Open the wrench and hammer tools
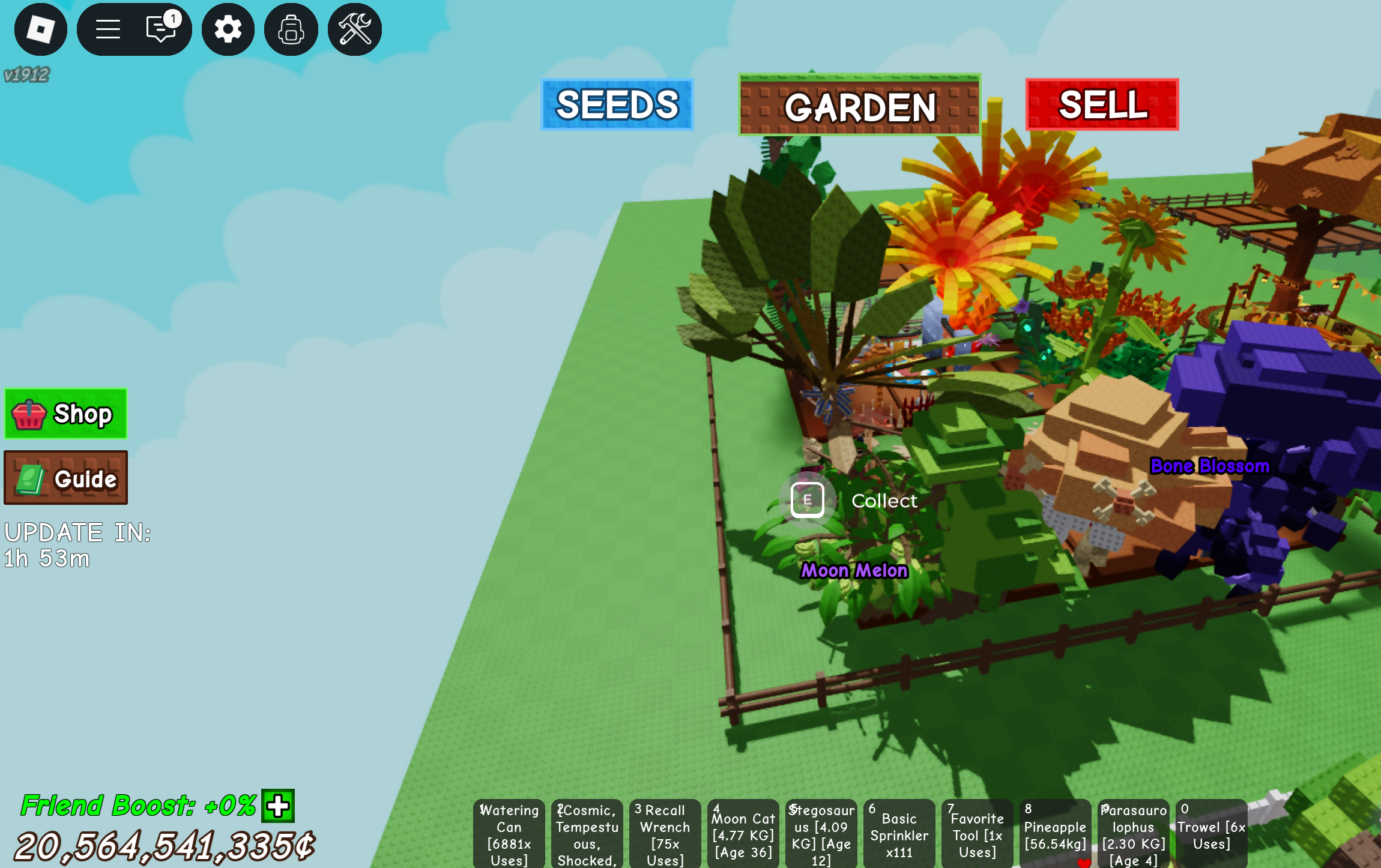The height and width of the screenshot is (868, 1381). (x=355, y=29)
